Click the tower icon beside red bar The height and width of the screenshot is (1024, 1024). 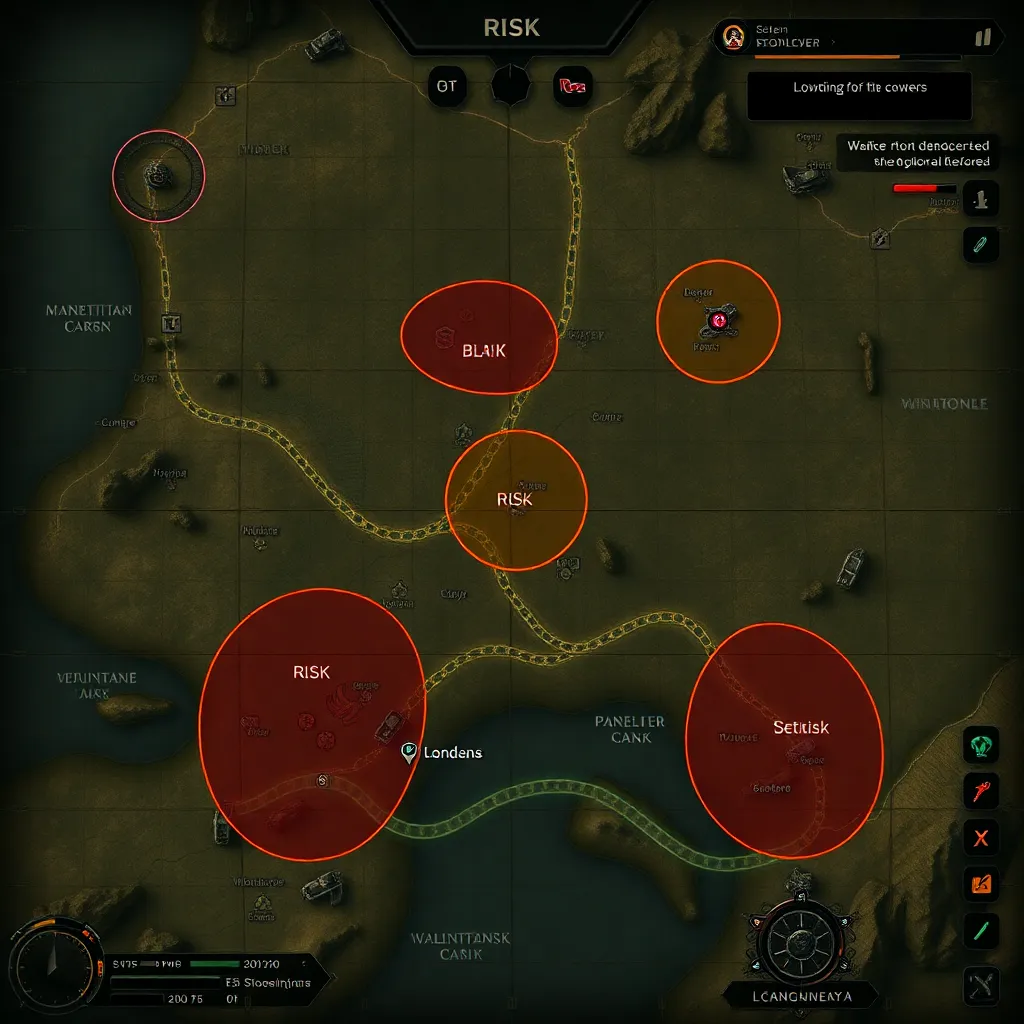981,197
